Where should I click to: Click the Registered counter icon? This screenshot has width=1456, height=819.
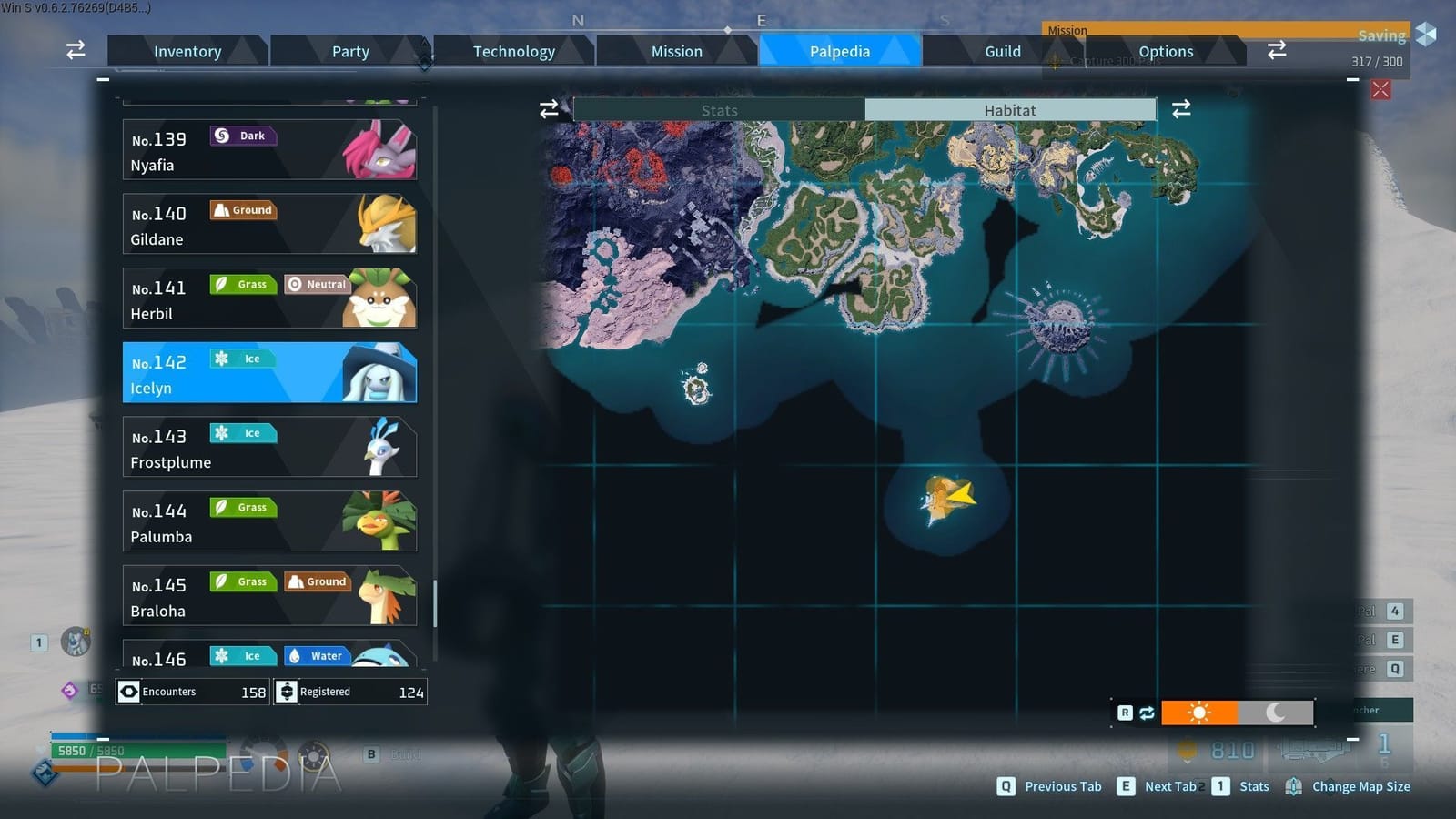[287, 692]
